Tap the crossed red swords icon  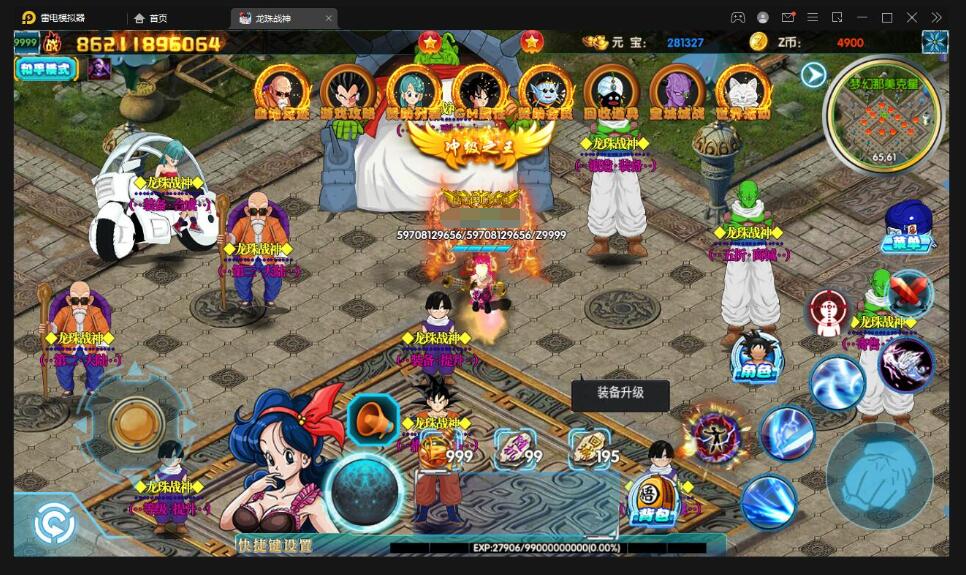coord(908,292)
